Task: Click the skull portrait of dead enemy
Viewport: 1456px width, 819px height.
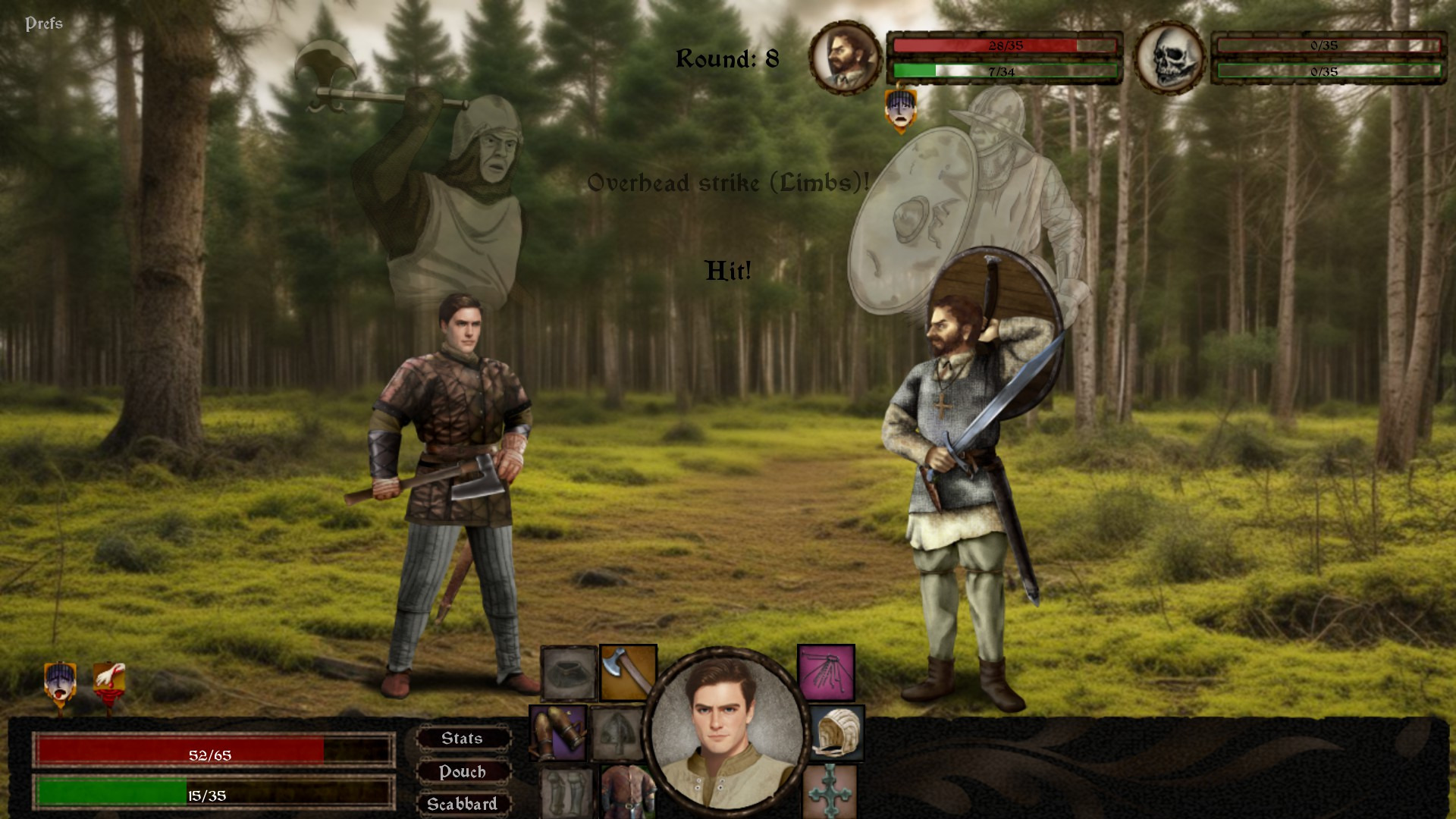Action: pyautogui.click(x=1169, y=58)
